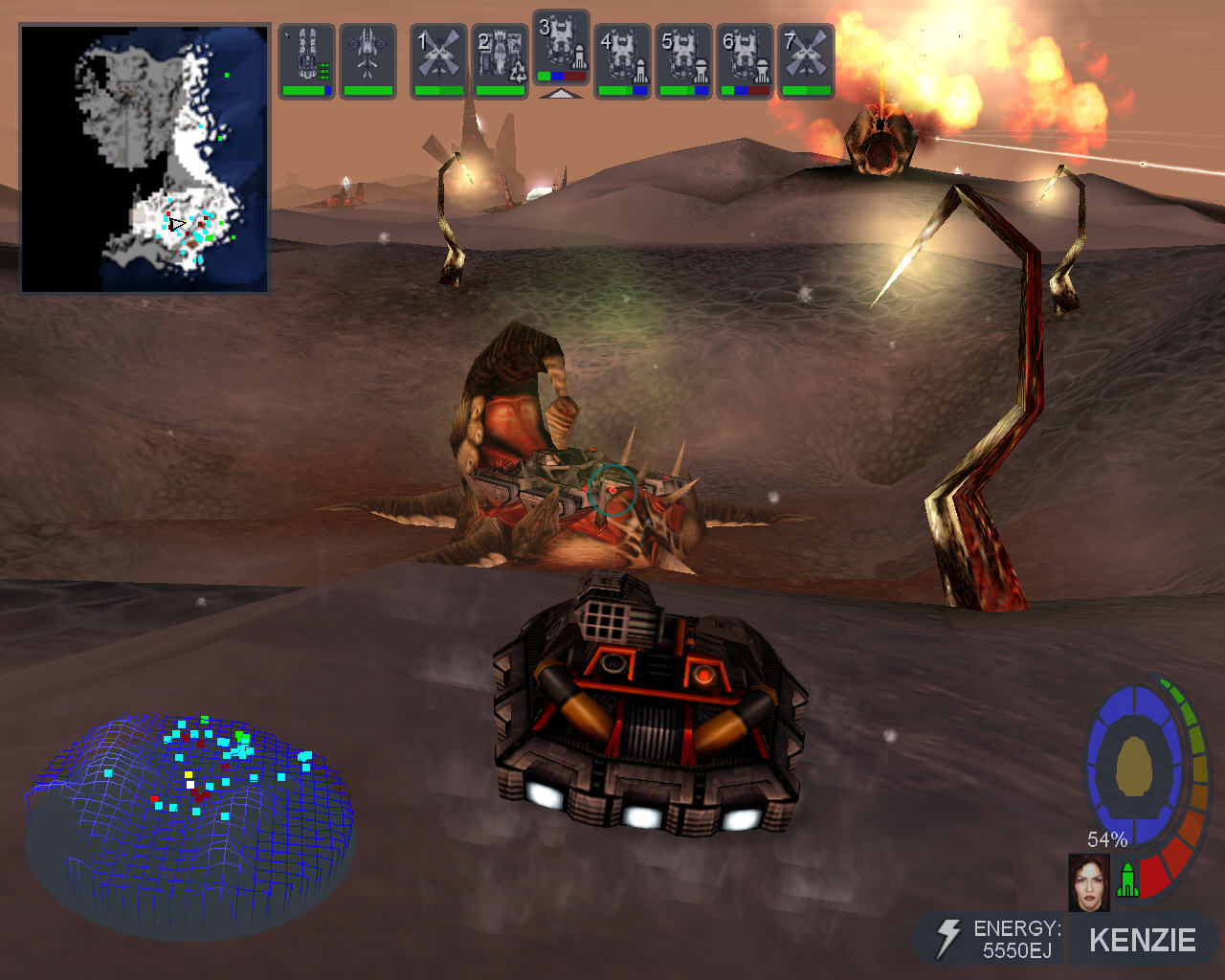Screen dimensions: 1225x980
Task: Select unit slot 6 vehicle
Action: click(x=745, y=60)
